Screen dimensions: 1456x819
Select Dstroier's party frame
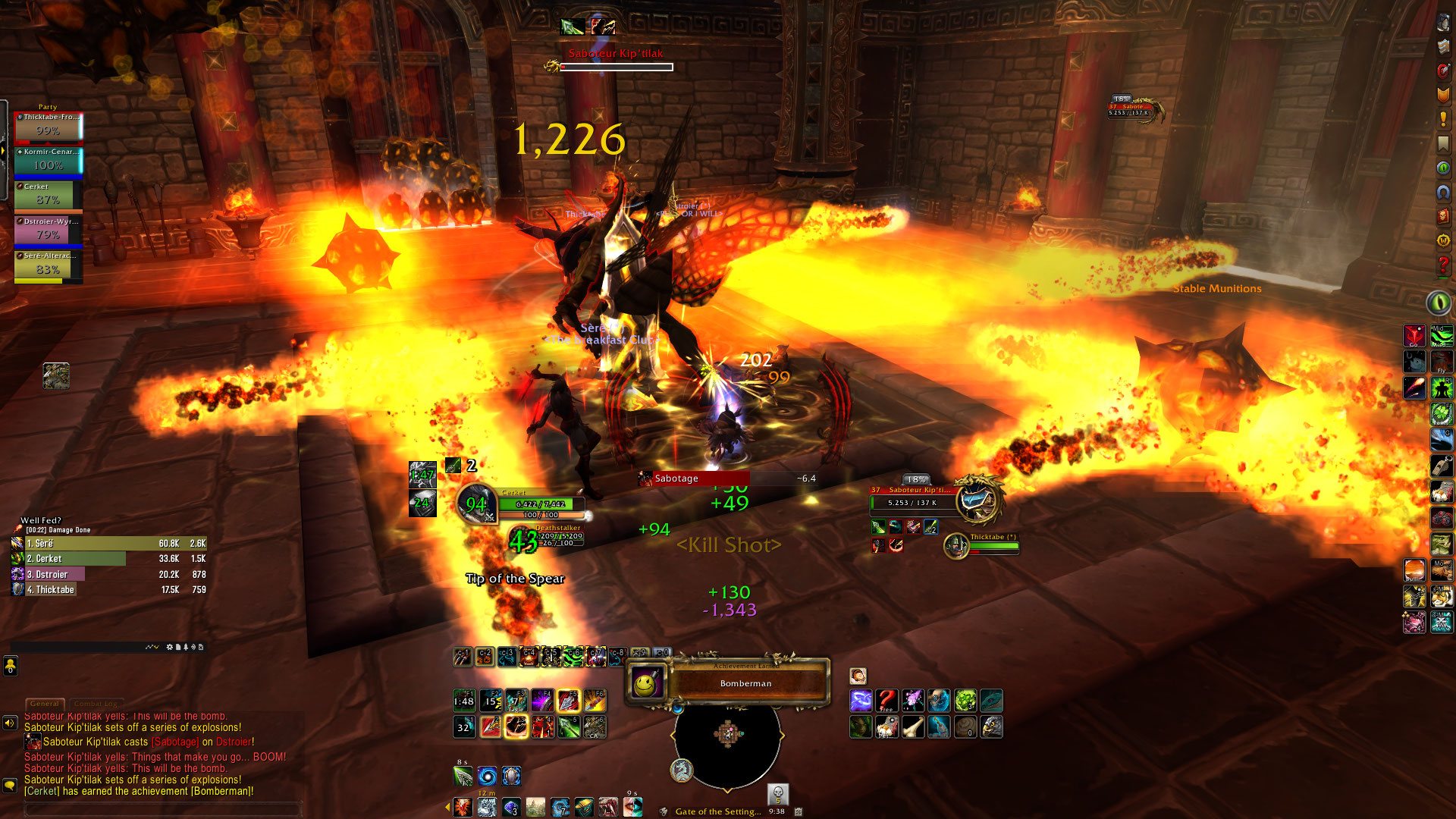(x=48, y=232)
